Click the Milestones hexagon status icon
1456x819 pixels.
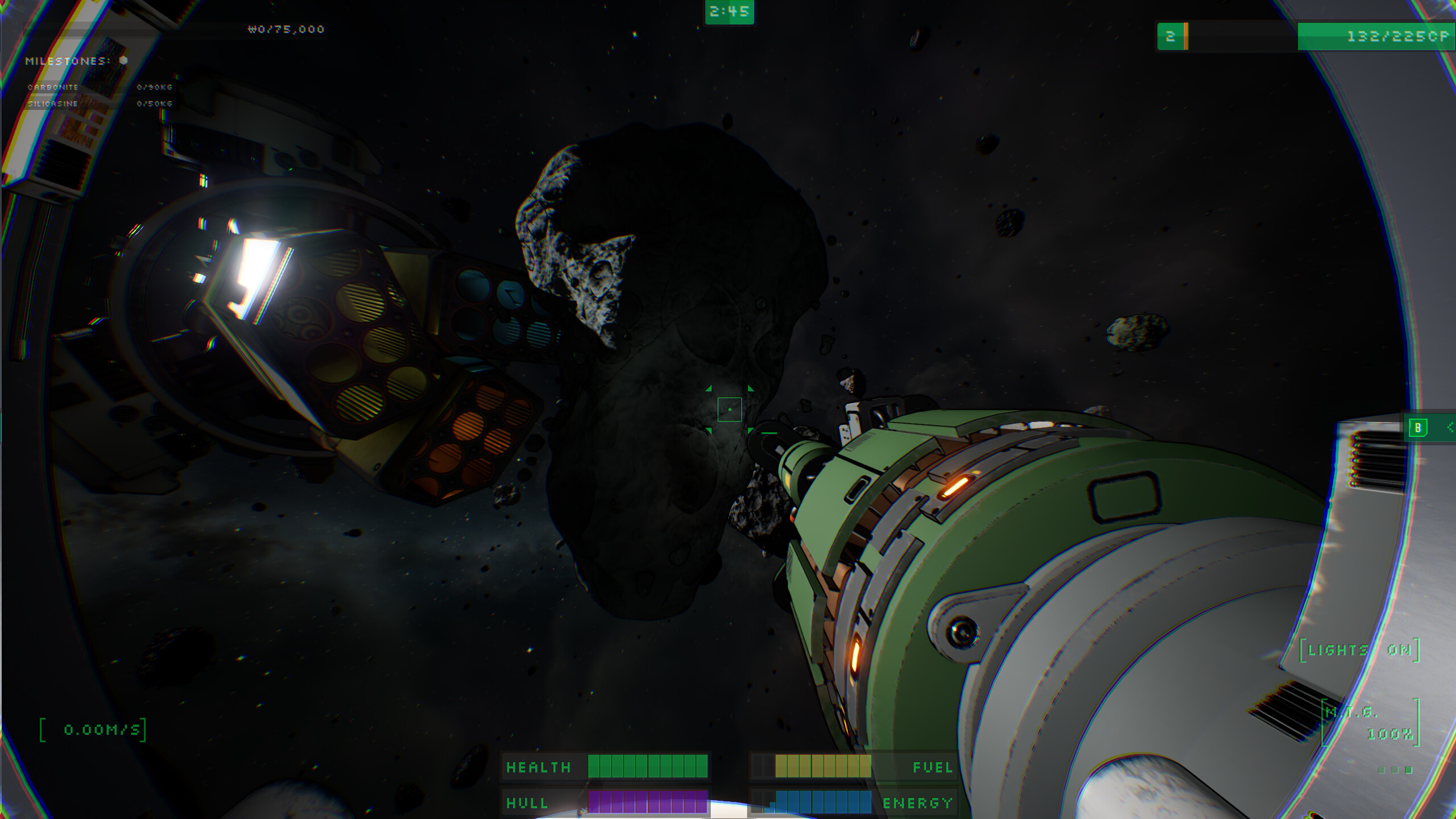(123, 61)
